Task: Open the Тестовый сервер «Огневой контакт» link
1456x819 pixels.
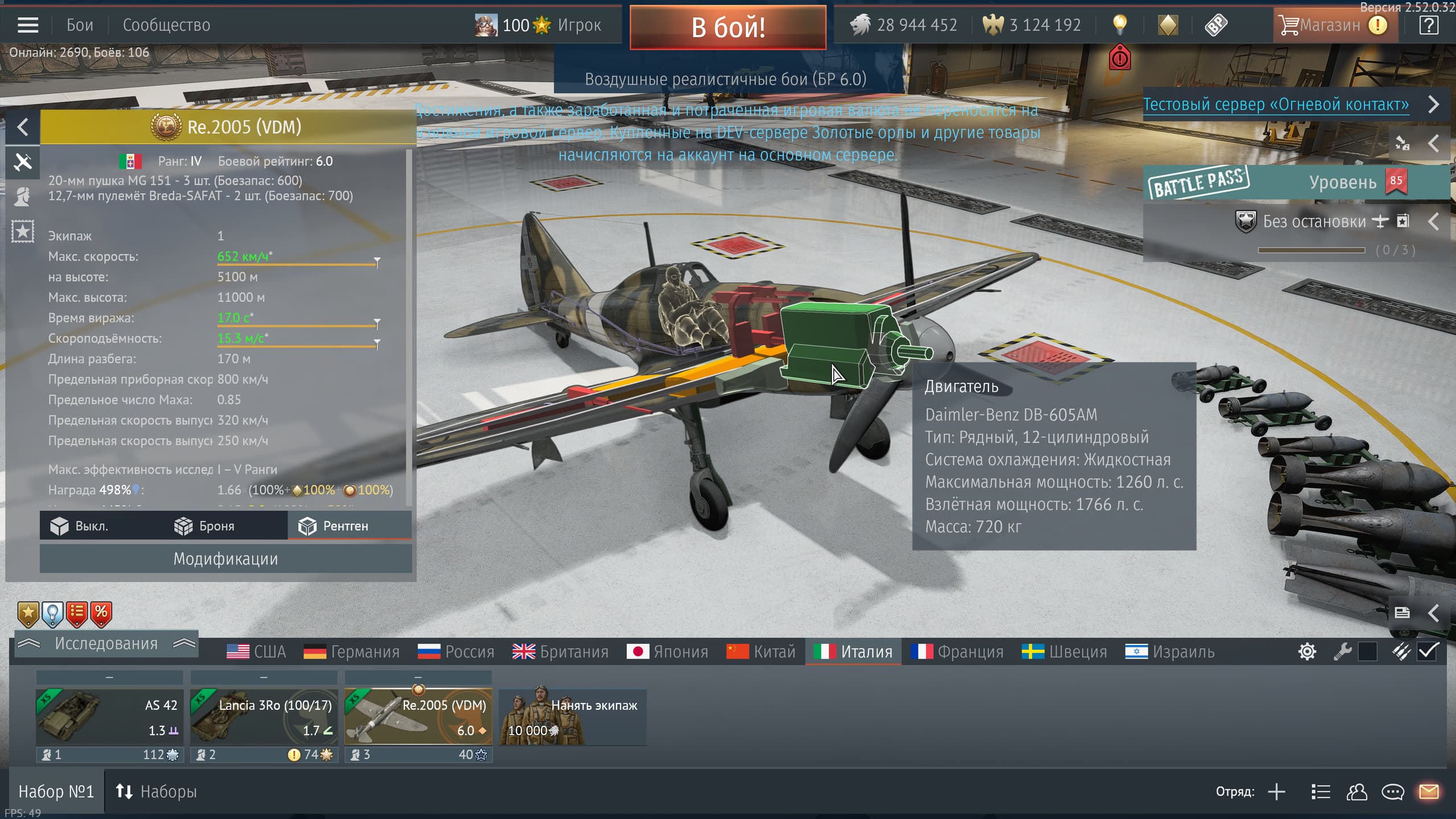Action: tap(1276, 105)
